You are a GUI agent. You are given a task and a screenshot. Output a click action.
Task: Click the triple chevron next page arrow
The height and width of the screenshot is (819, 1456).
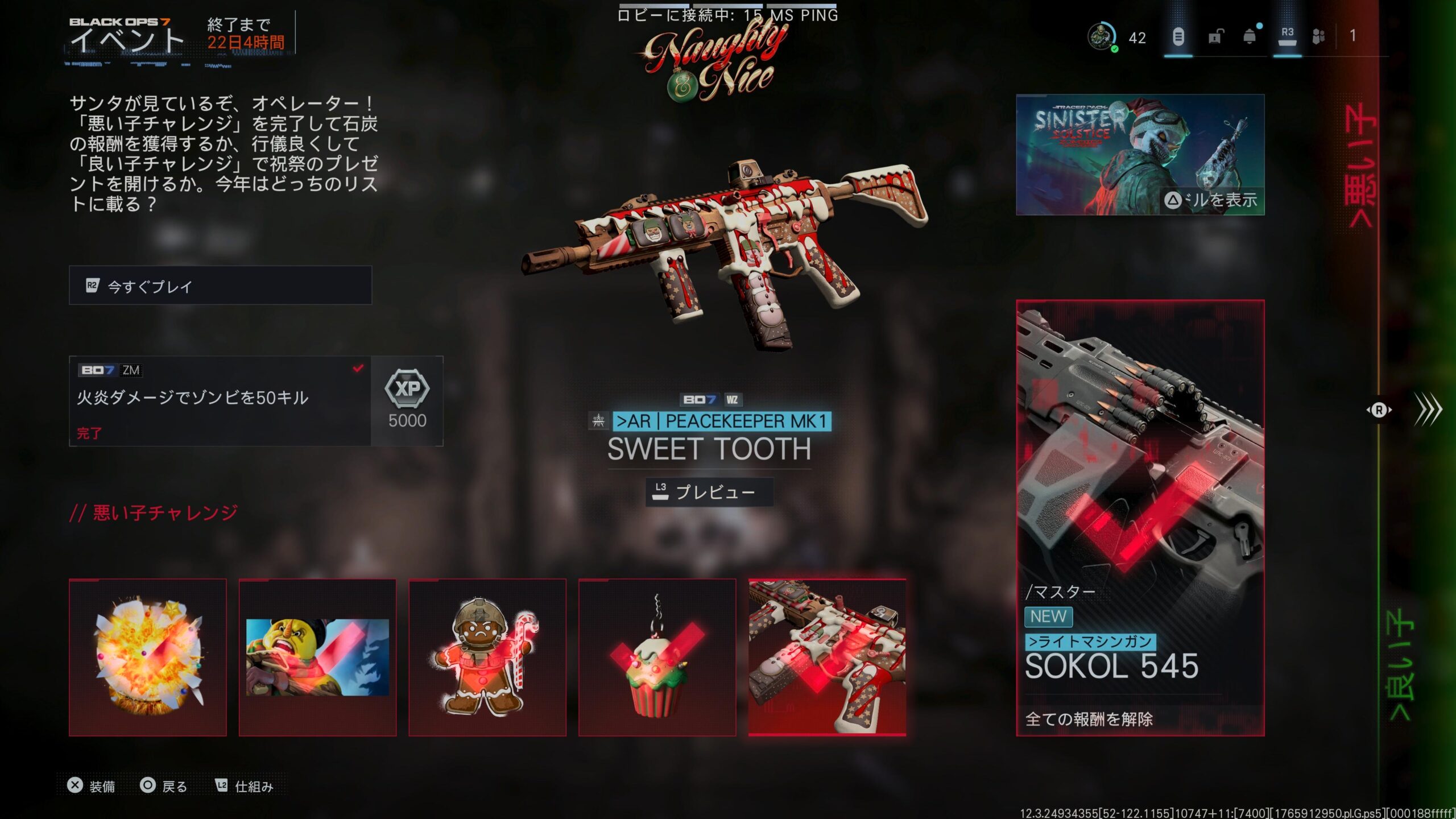1428,409
